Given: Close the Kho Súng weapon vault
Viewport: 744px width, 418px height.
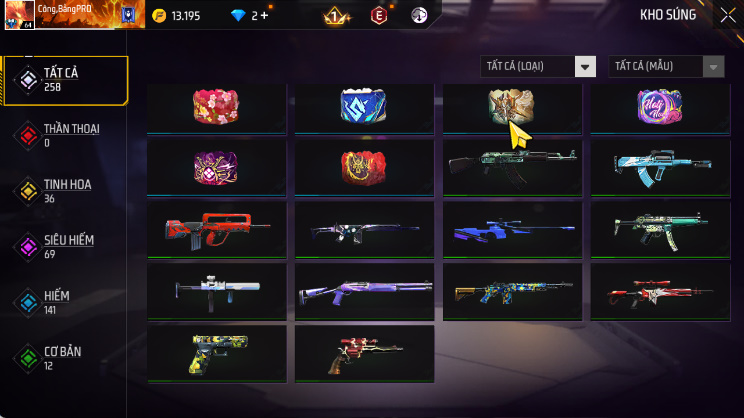Looking at the screenshot, I should (x=727, y=15).
